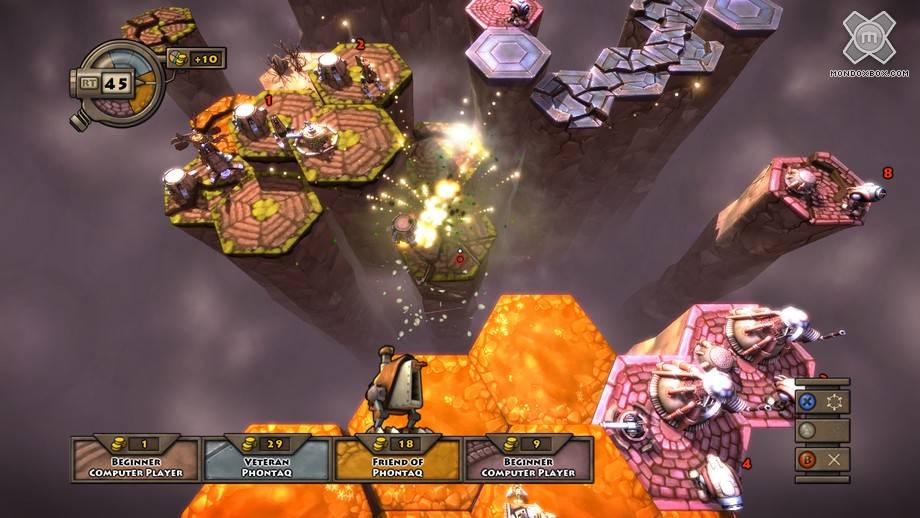Select the Beginner Computer Player panel with 1 coin

tap(136, 459)
